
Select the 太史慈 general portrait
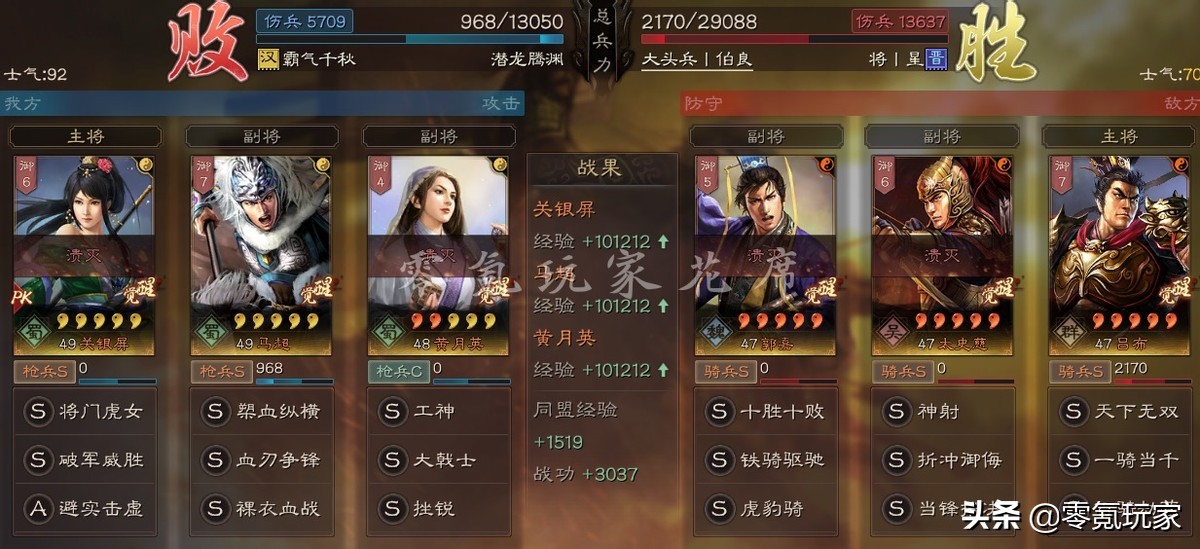[942, 250]
